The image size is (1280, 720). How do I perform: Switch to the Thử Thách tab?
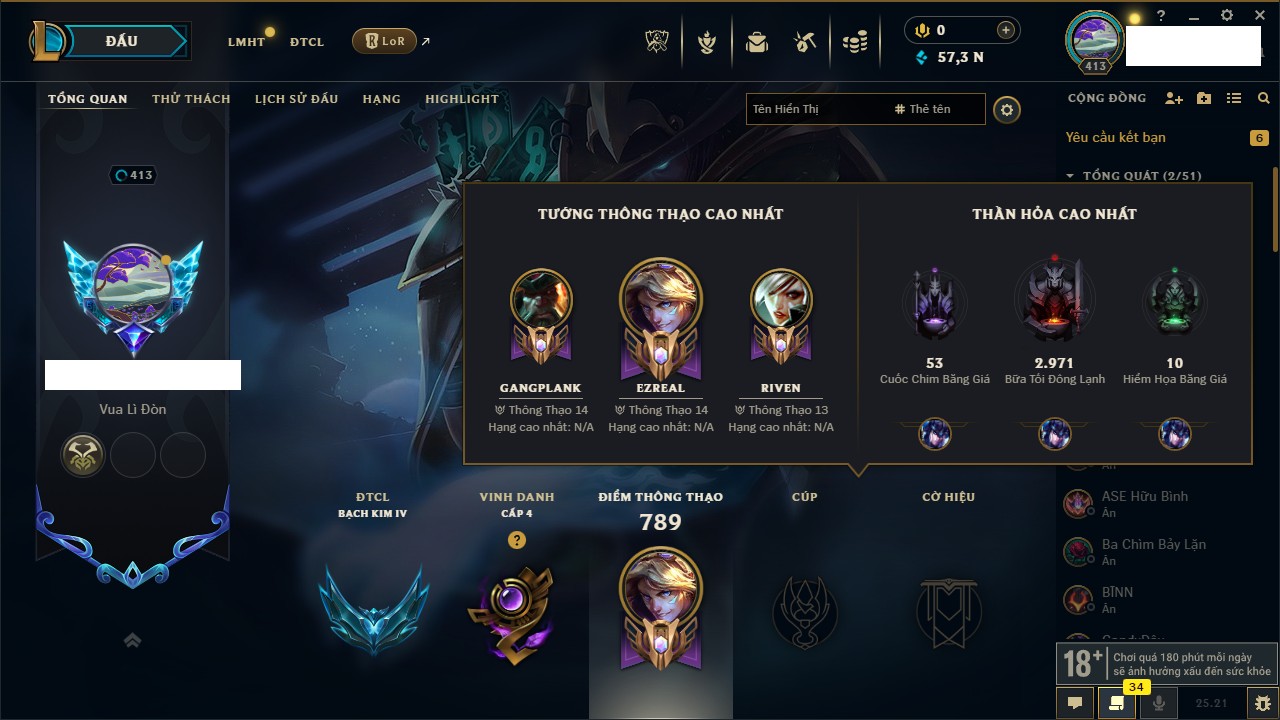pos(191,99)
